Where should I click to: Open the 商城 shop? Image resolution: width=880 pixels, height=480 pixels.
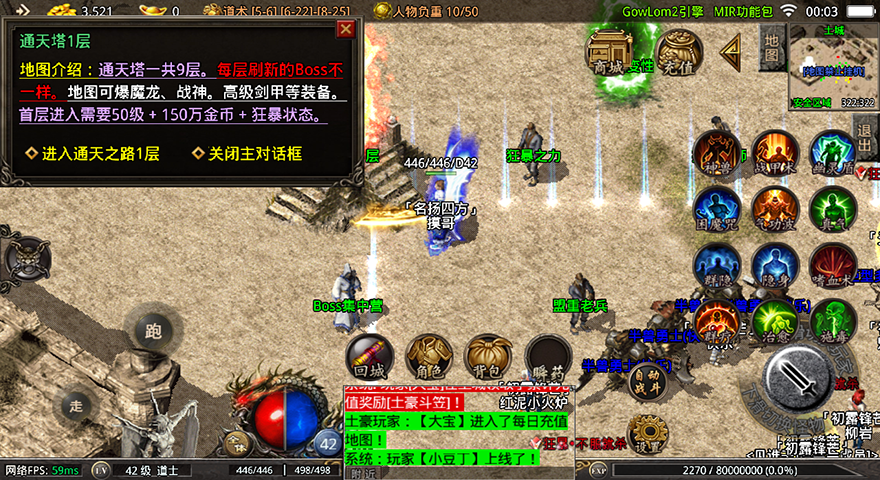click(x=608, y=53)
